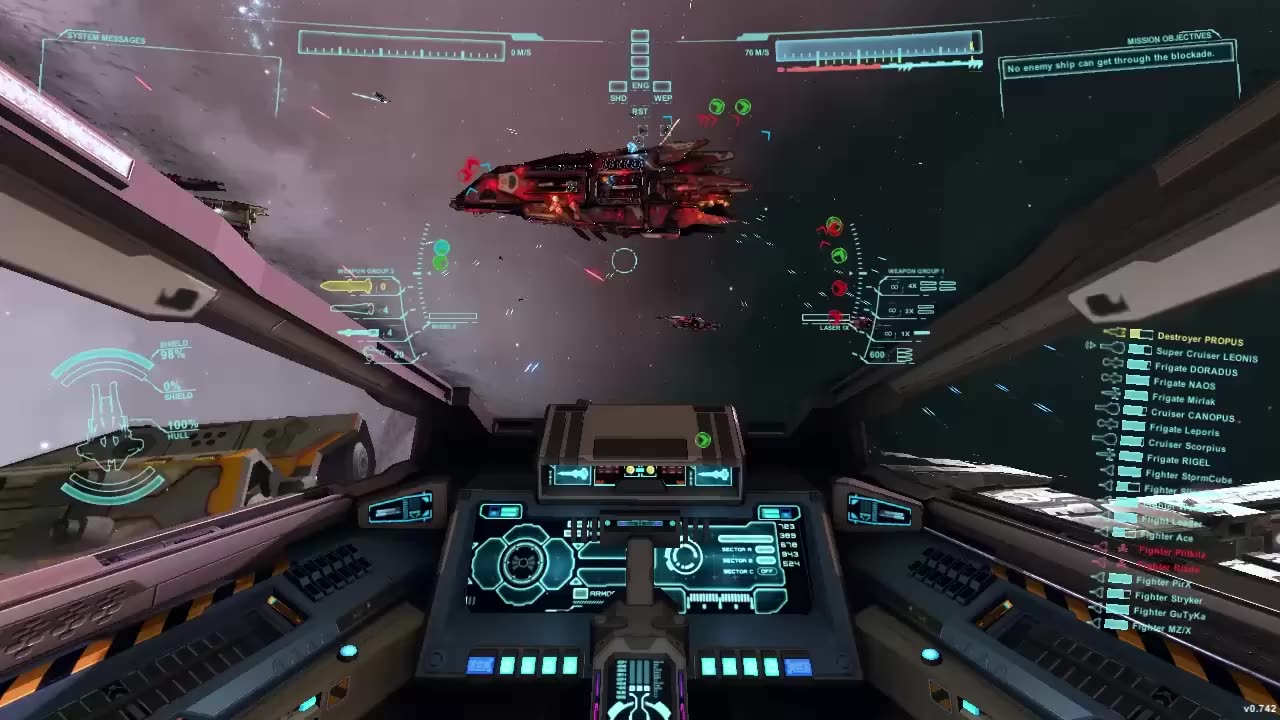Select the yellow missile in Weapon Group 2
The image size is (1280, 720).
[347, 287]
